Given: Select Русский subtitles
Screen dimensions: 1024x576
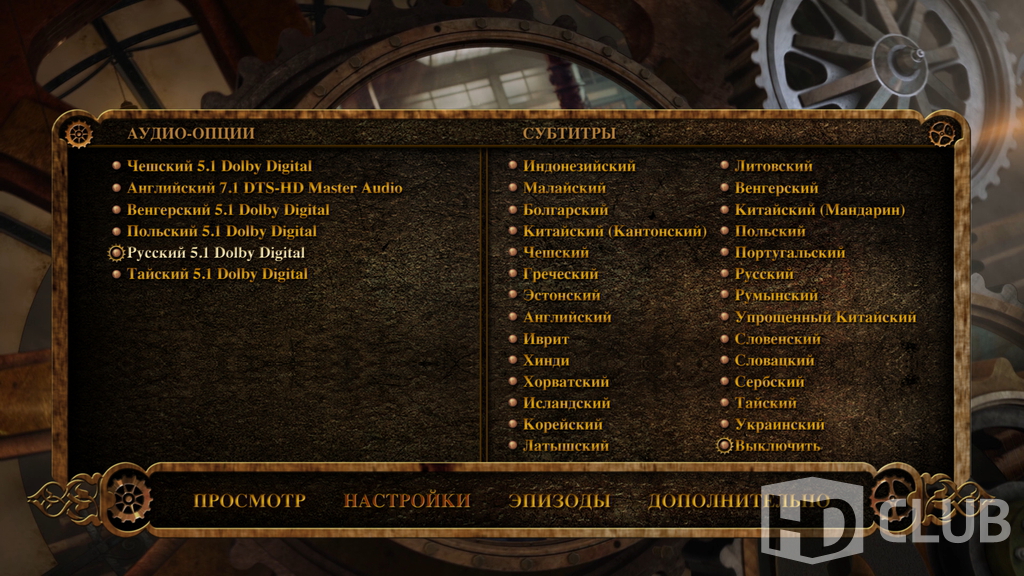Looking at the screenshot, I should pos(764,274).
